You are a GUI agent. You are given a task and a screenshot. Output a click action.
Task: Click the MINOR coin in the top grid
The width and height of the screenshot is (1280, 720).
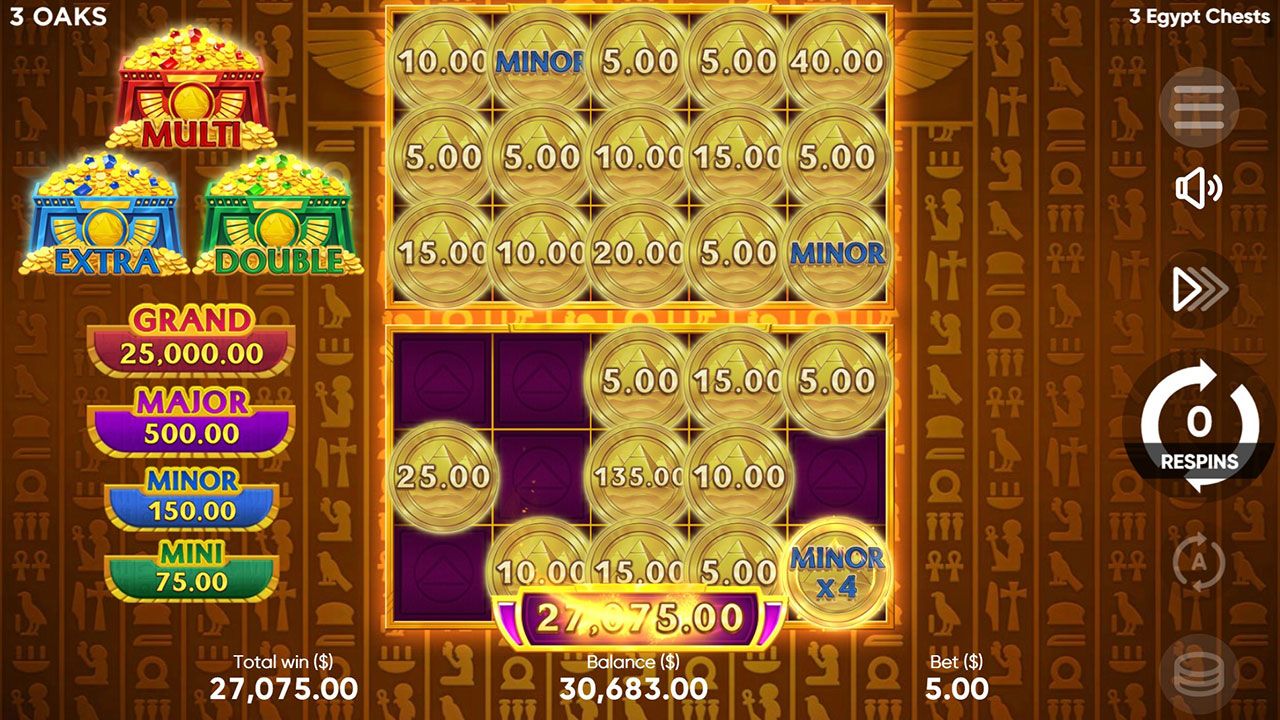[537, 60]
